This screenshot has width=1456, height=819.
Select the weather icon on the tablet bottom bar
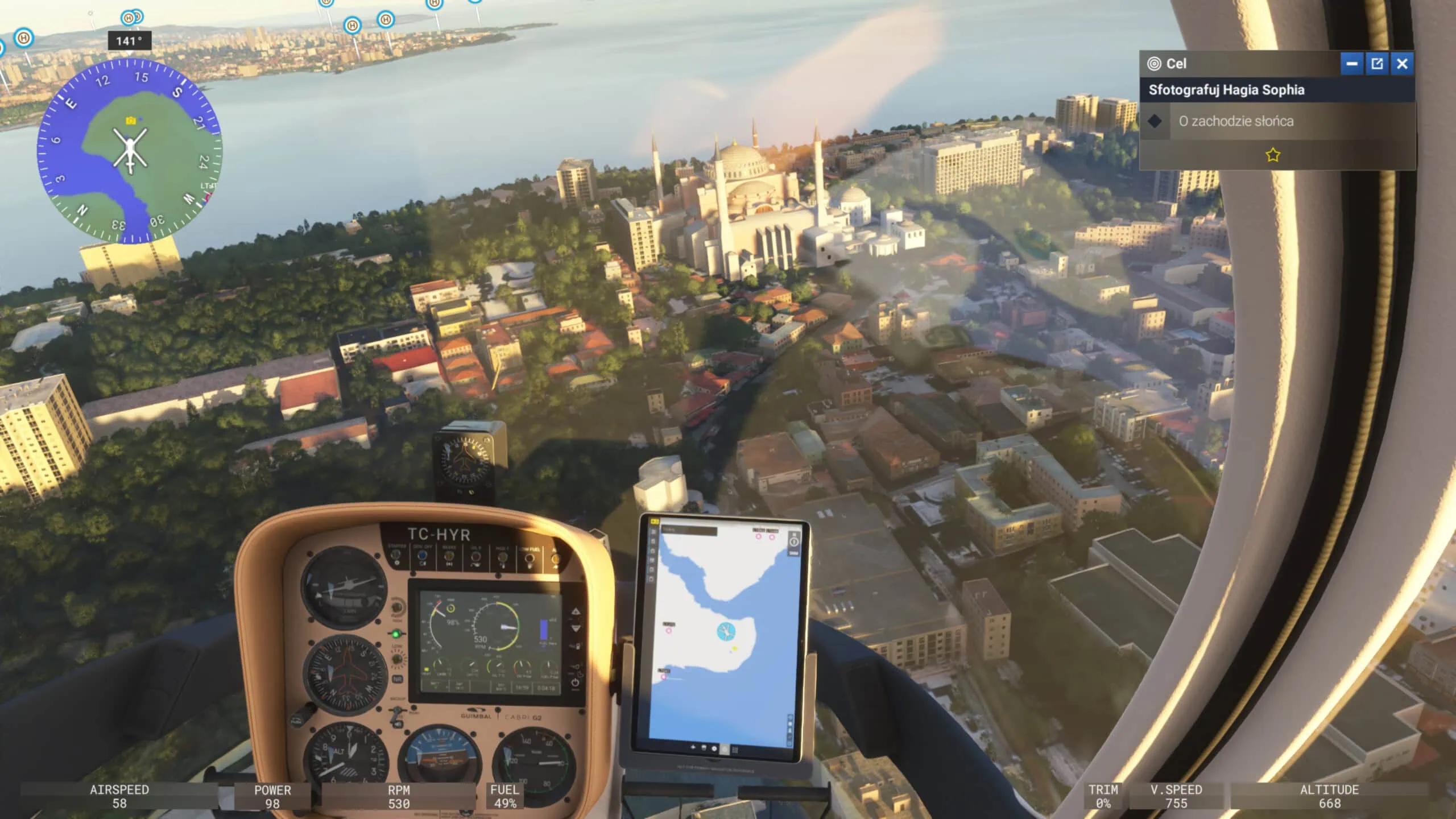(704, 747)
